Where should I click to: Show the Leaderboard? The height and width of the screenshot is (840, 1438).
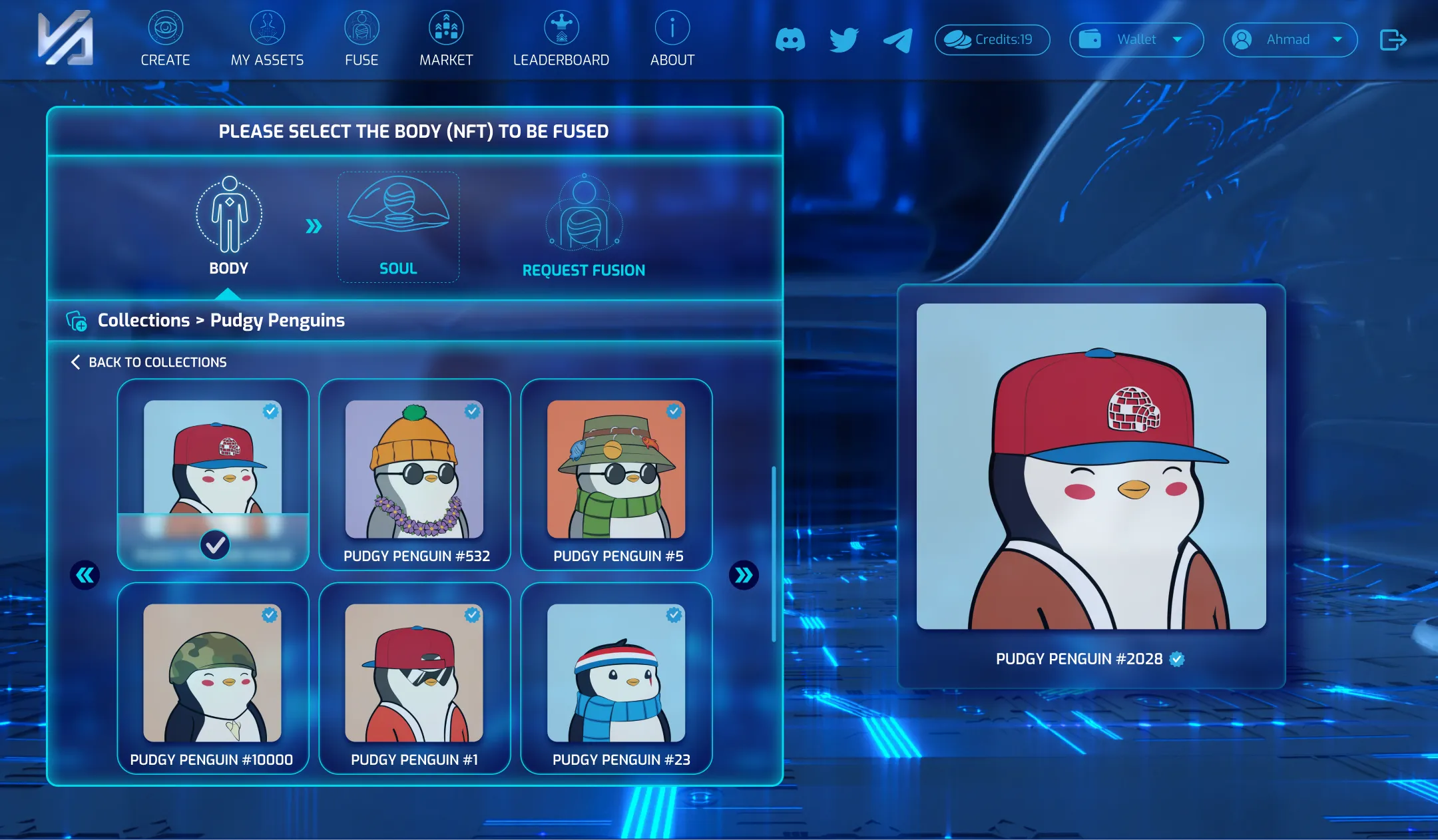[561, 40]
